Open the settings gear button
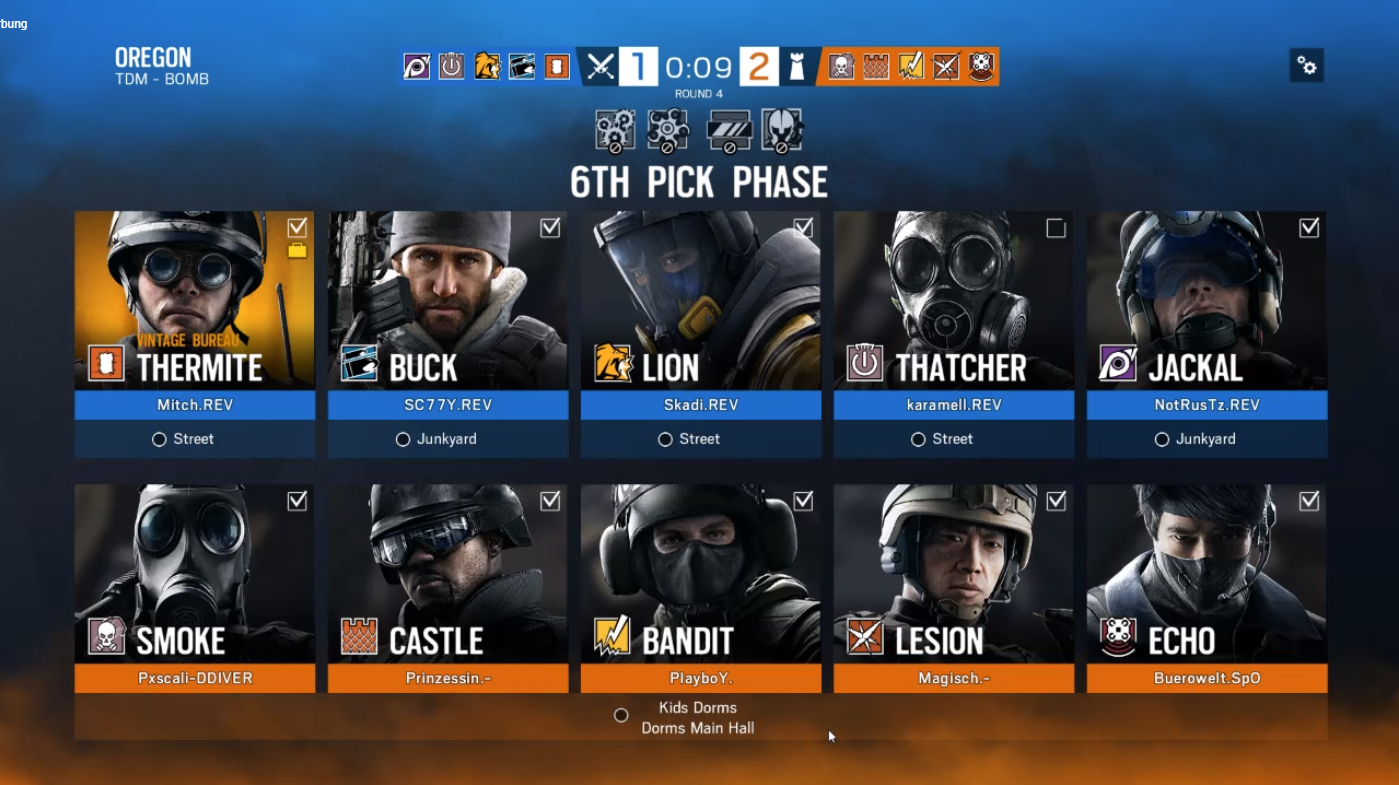Screen dimensions: 1399x785 (1306, 66)
